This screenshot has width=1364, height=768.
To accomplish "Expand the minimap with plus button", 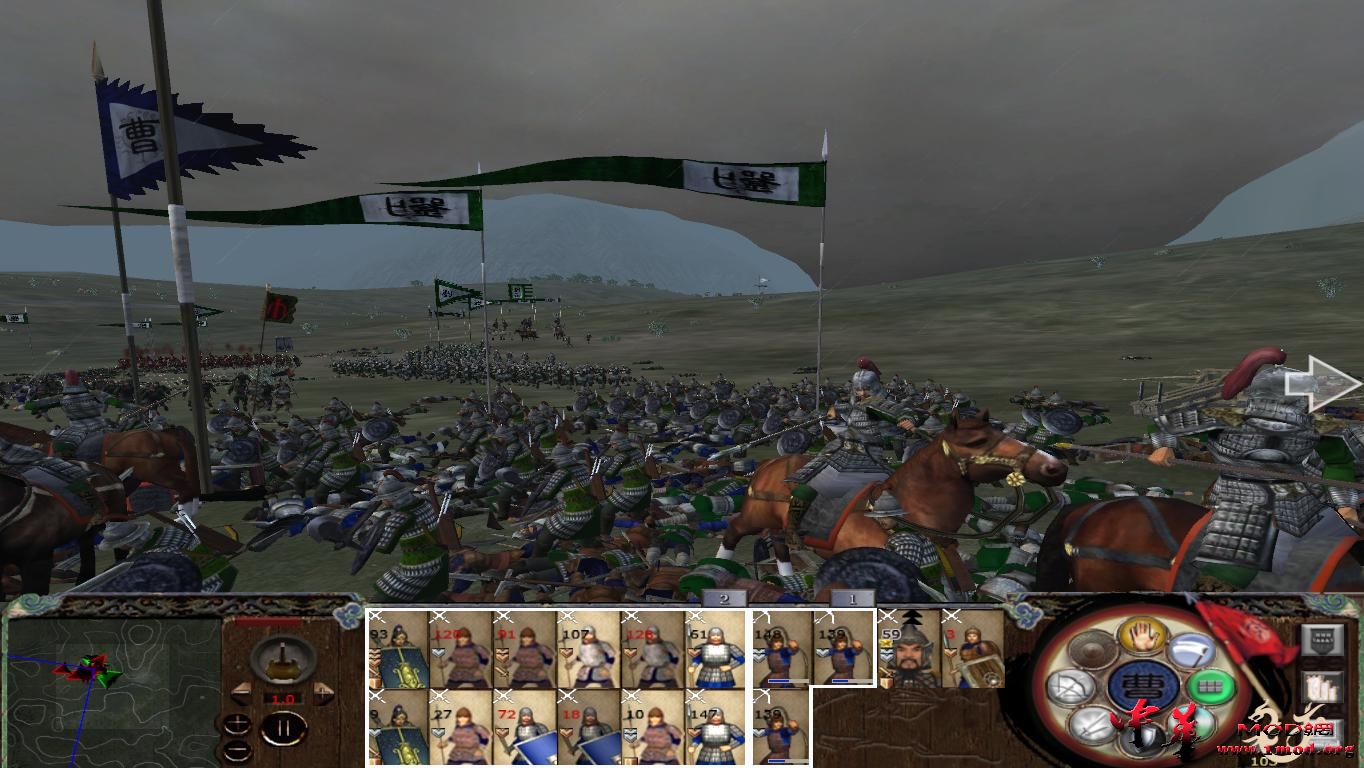I will [237, 722].
